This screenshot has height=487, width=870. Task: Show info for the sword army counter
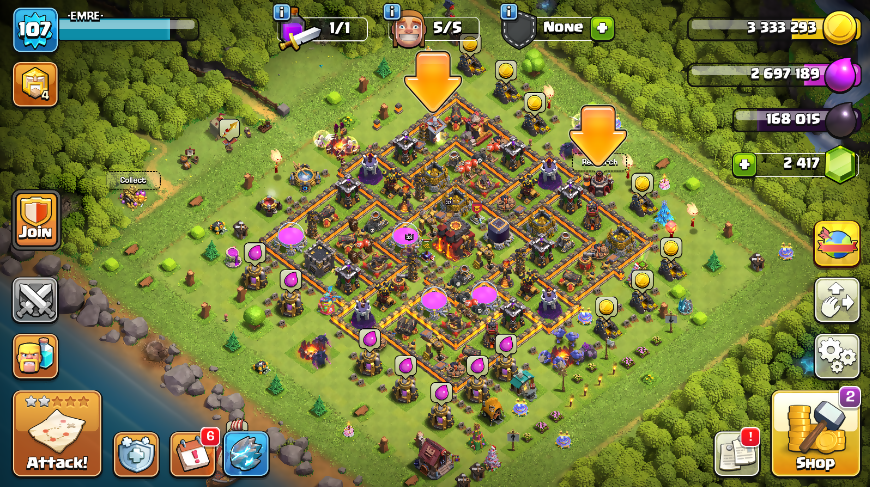click(283, 12)
